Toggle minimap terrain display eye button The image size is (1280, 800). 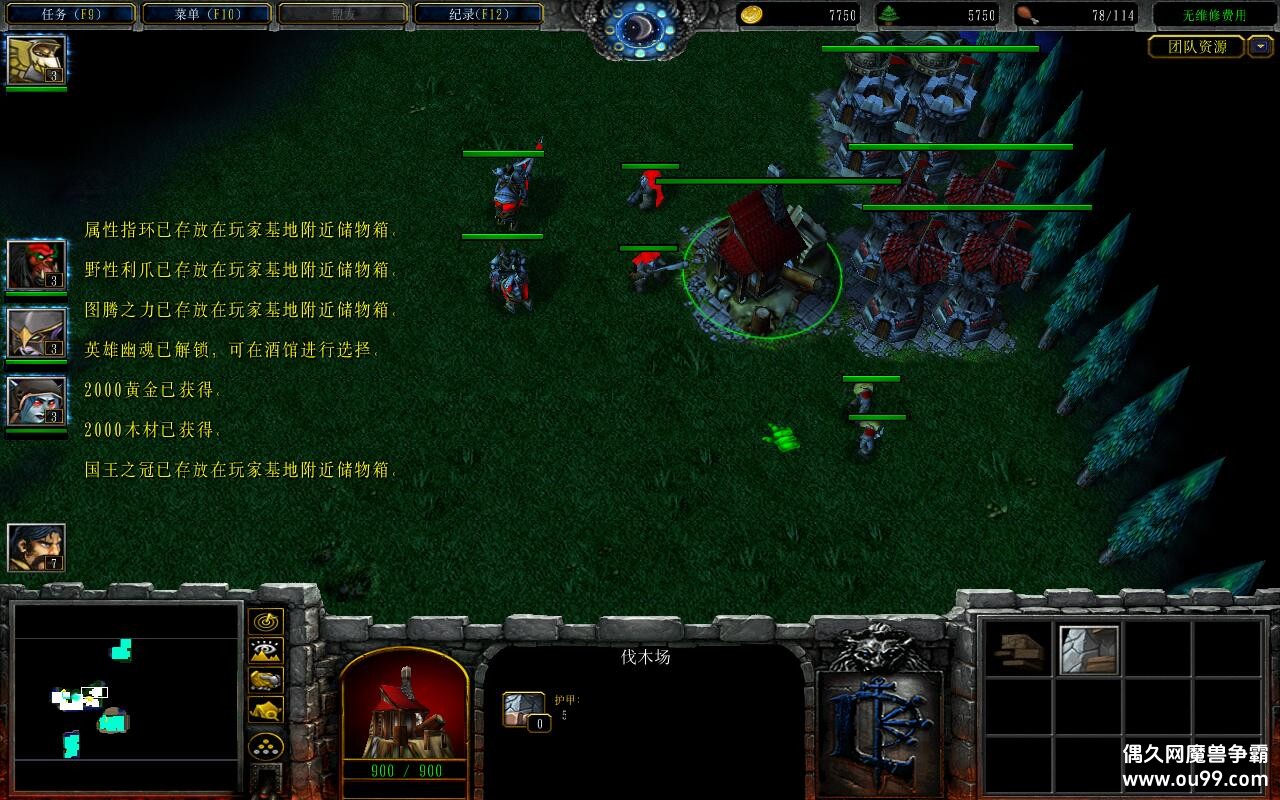pyautogui.click(x=265, y=651)
